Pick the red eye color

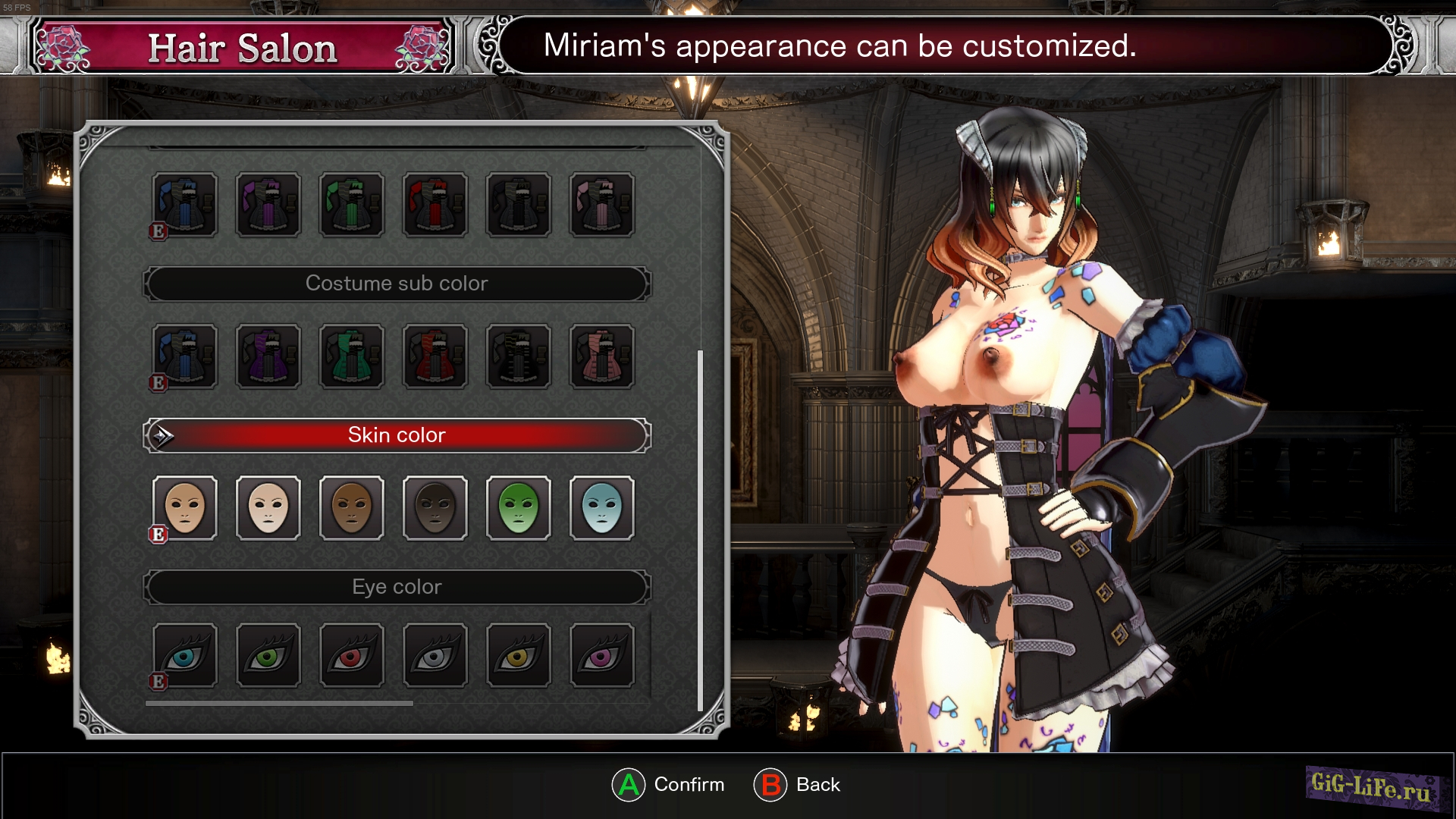pos(352,656)
